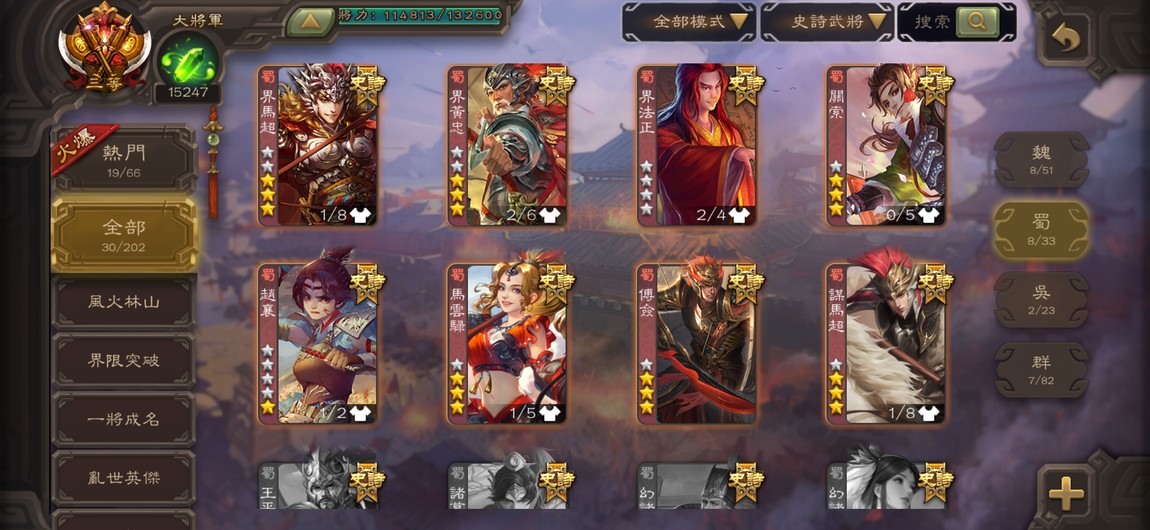This screenshot has width=1150, height=530.
Task: Select the 界馬超 hero card
Action: (318, 146)
